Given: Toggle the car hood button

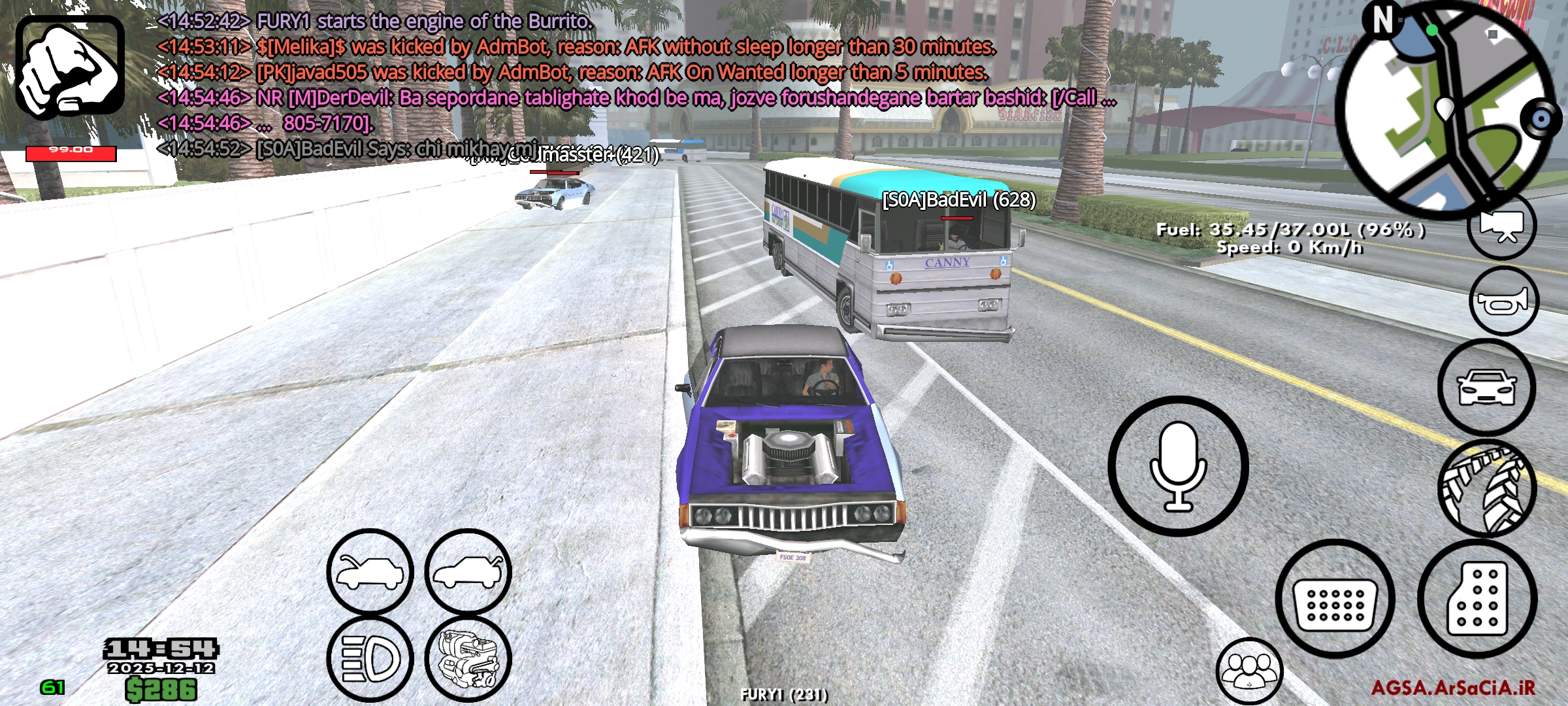Looking at the screenshot, I should tap(370, 572).
